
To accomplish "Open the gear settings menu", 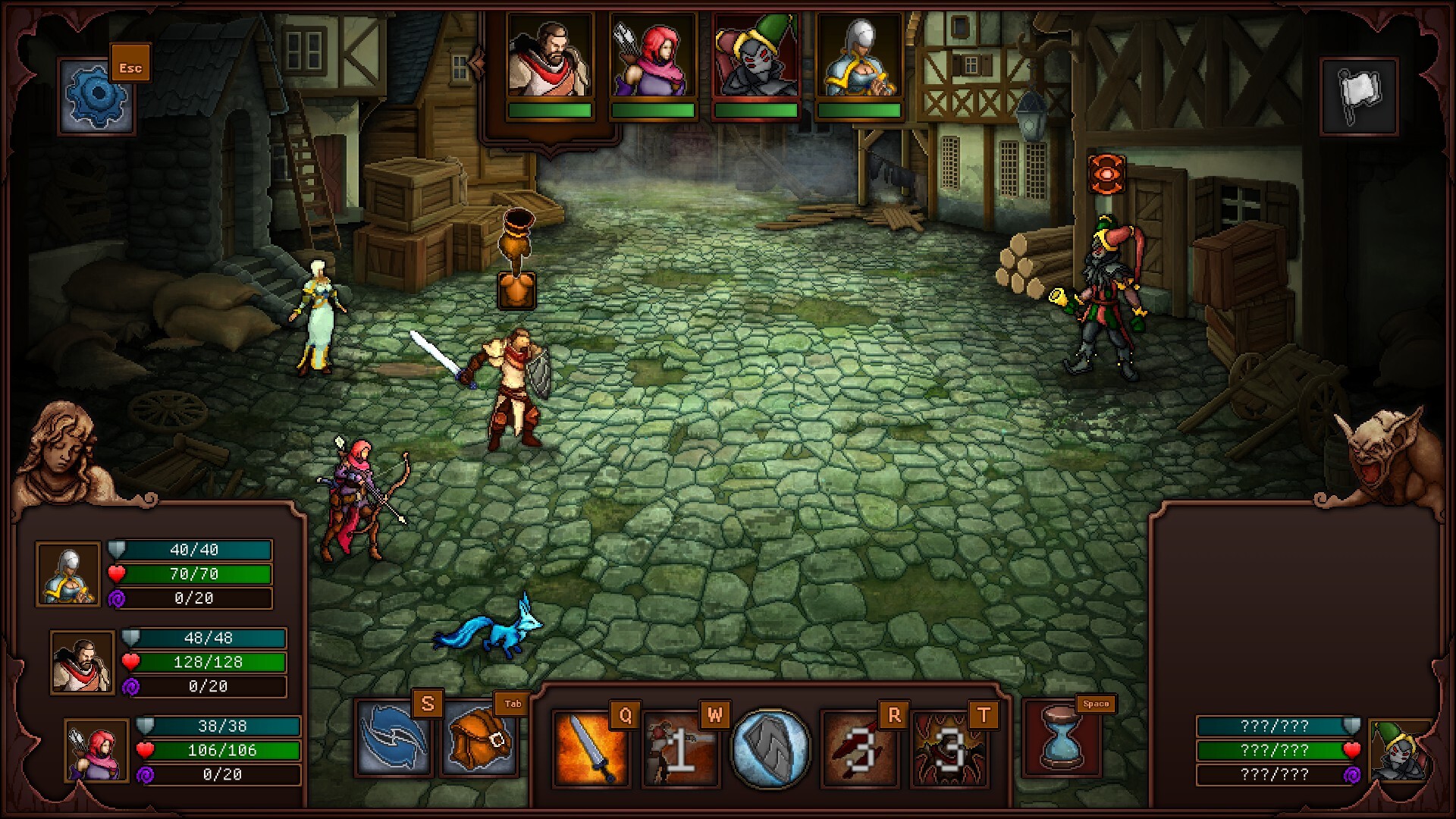I will click(x=96, y=96).
